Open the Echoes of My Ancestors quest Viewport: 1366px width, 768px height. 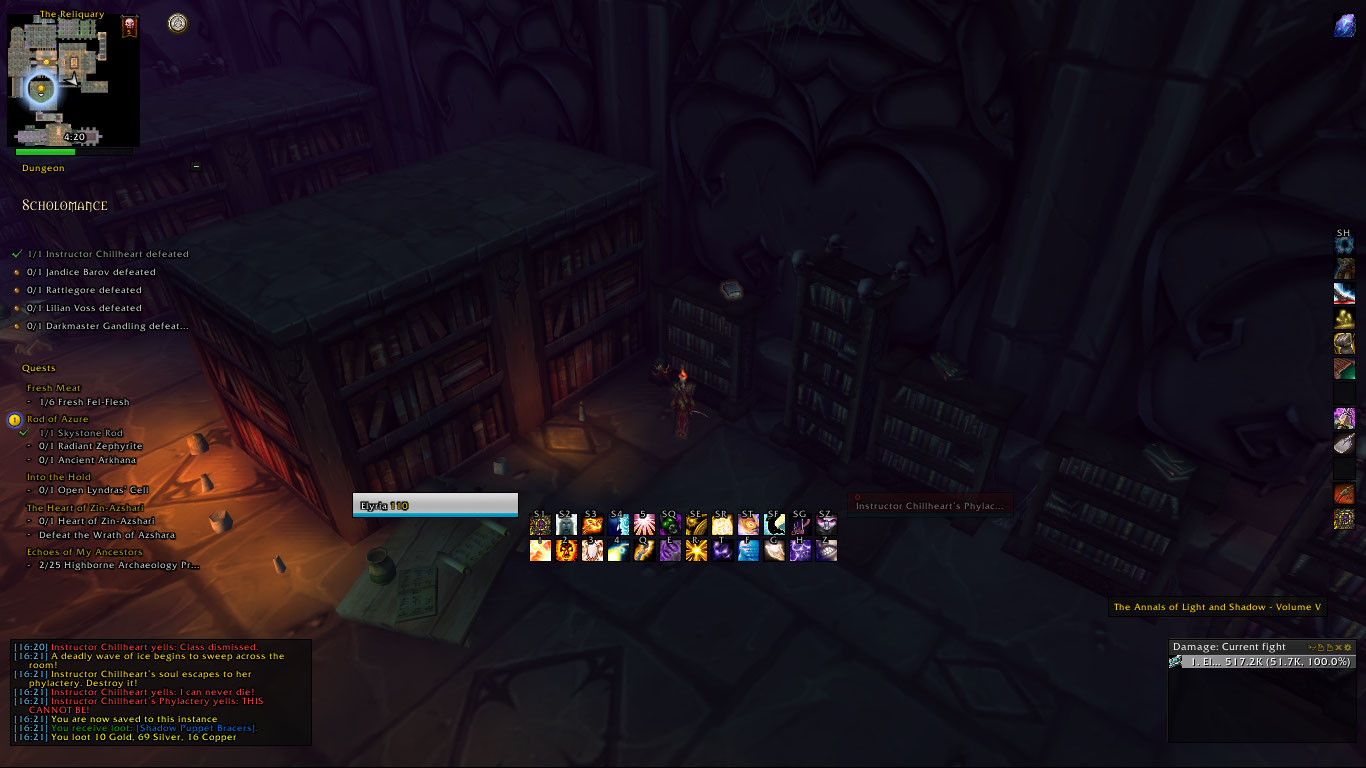click(85, 552)
